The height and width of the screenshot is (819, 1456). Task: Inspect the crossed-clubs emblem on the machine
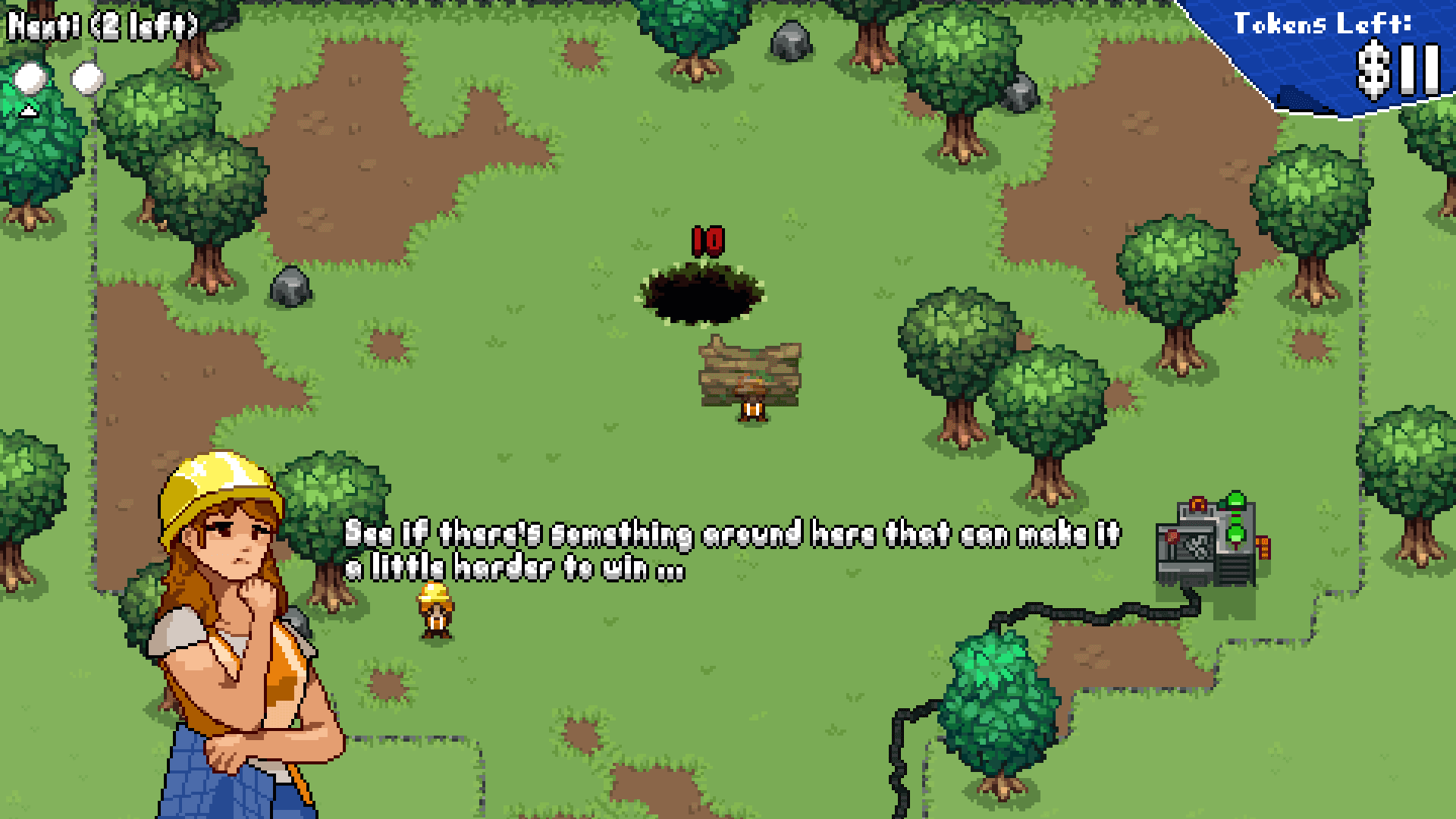[1197, 544]
